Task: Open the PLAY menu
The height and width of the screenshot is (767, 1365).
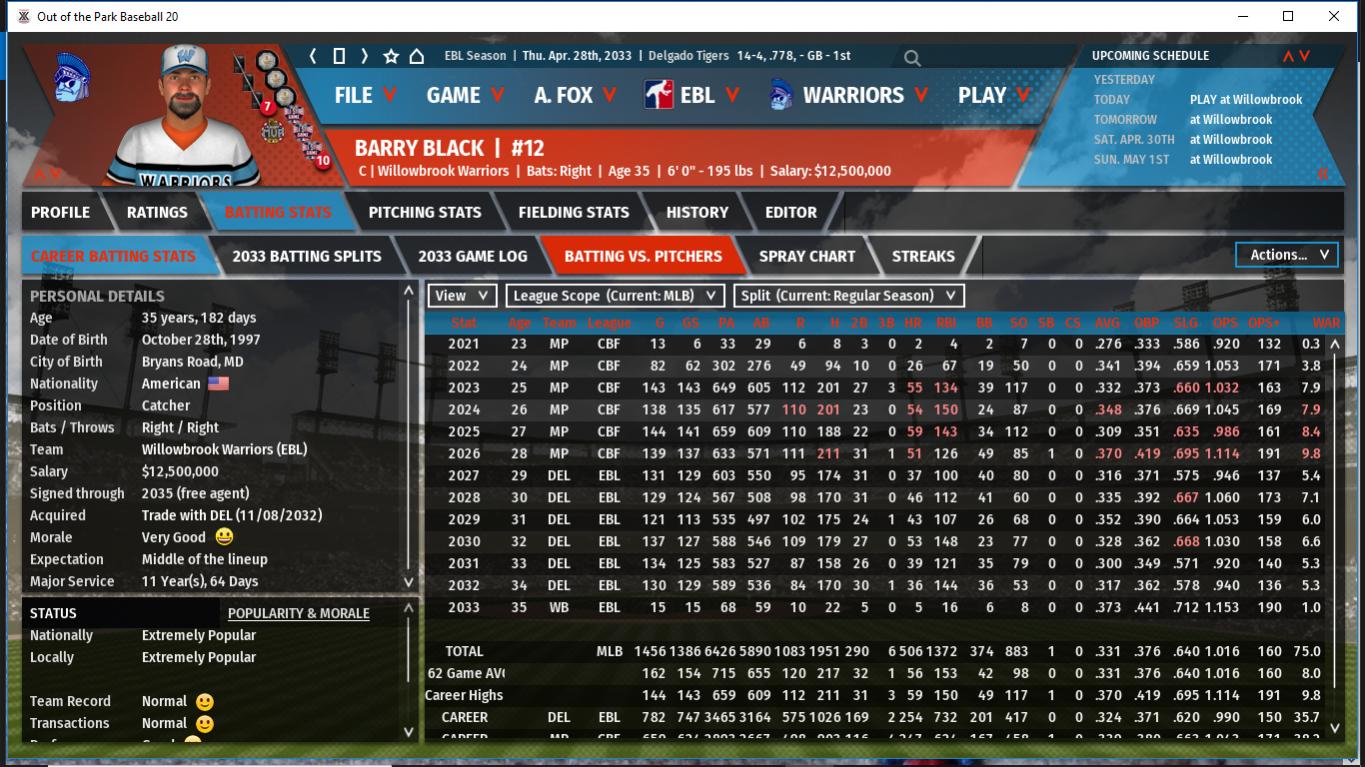Action: (993, 95)
